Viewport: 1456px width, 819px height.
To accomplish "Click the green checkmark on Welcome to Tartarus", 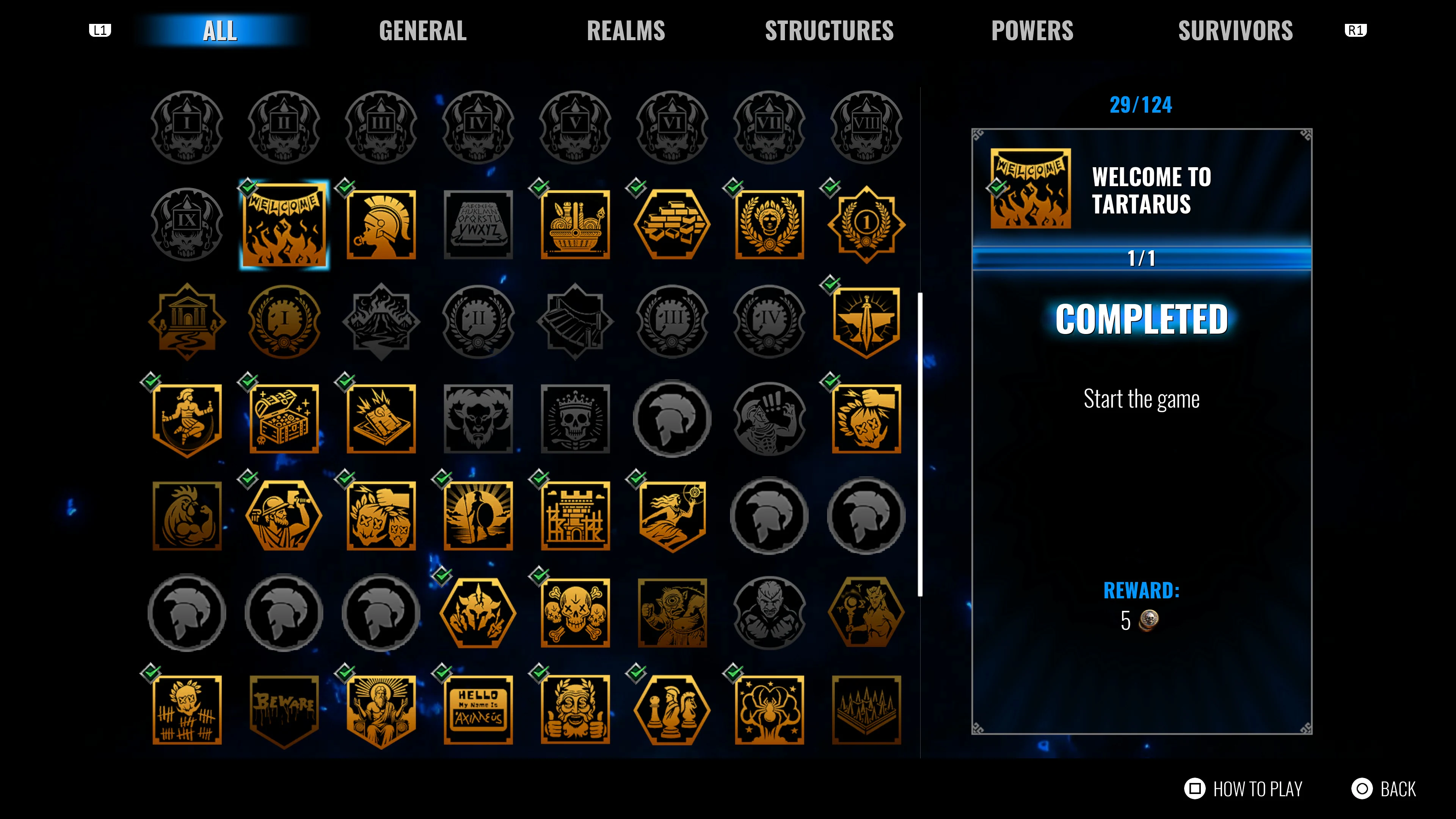I will (247, 188).
